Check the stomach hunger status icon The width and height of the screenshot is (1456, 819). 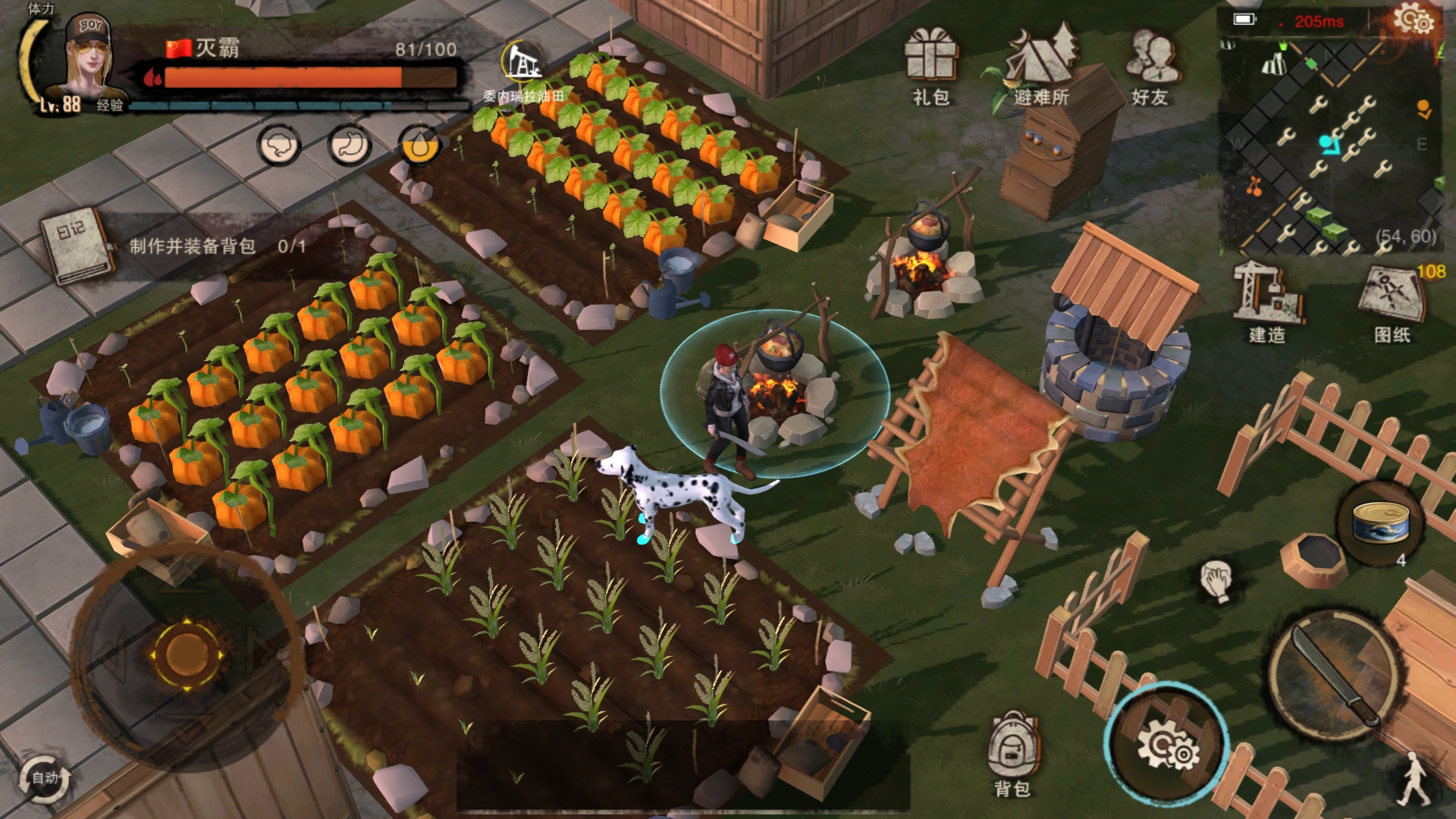(x=350, y=145)
